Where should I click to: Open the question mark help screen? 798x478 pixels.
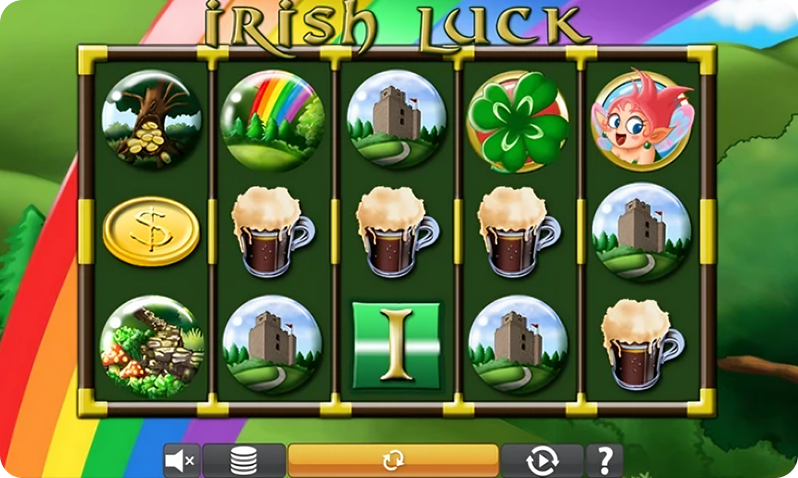(604, 461)
